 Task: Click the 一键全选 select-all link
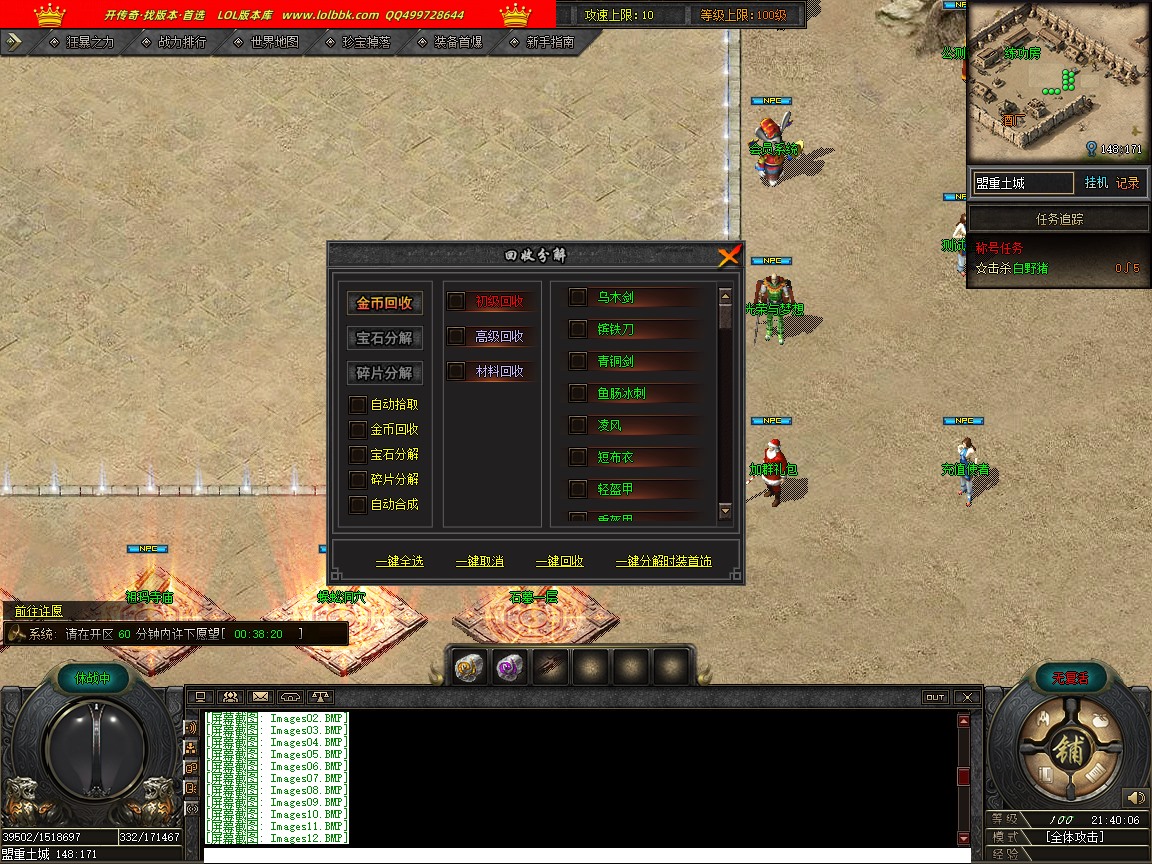[x=399, y=562]
